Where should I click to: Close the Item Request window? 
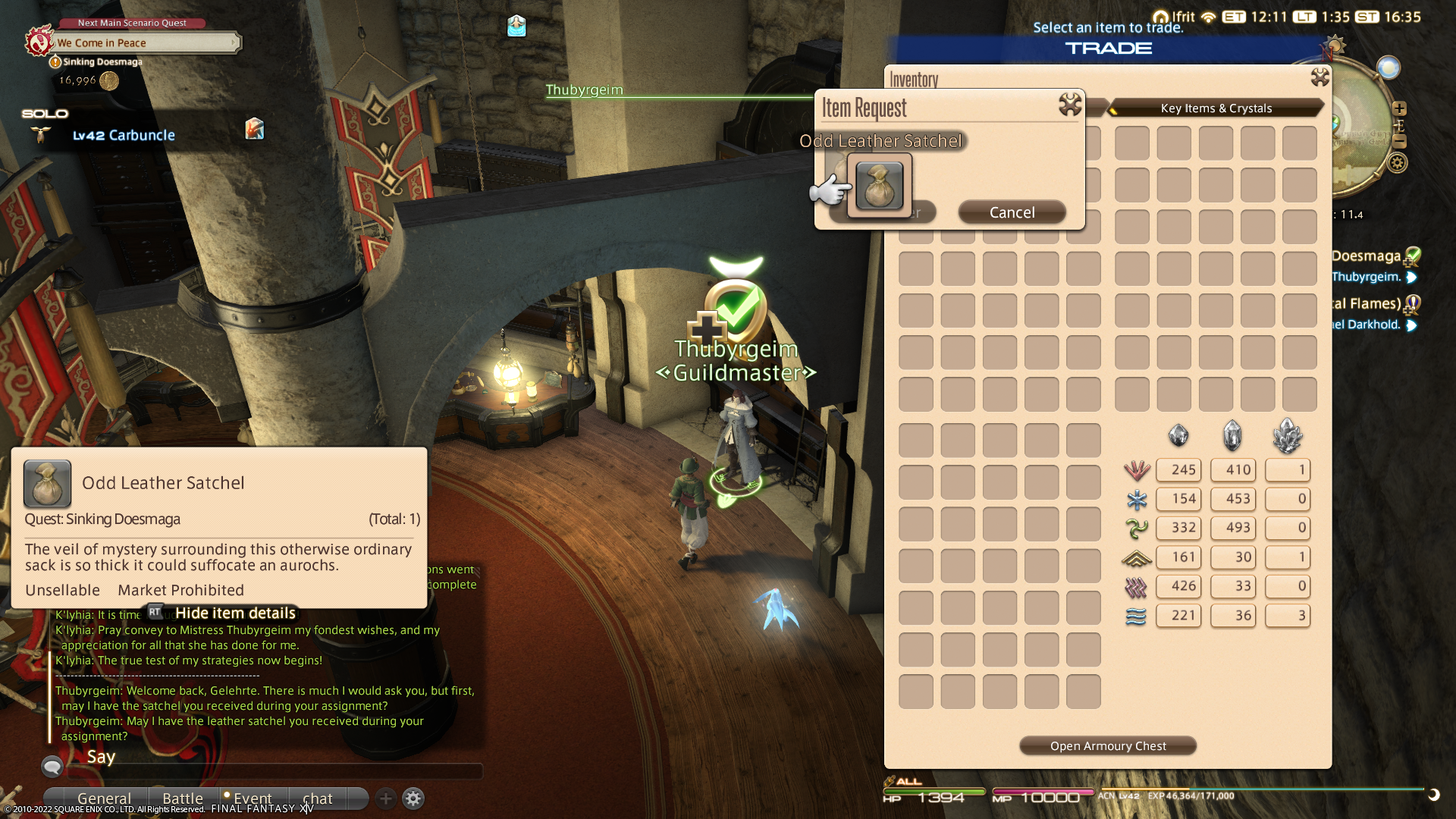pos(1070,105)
